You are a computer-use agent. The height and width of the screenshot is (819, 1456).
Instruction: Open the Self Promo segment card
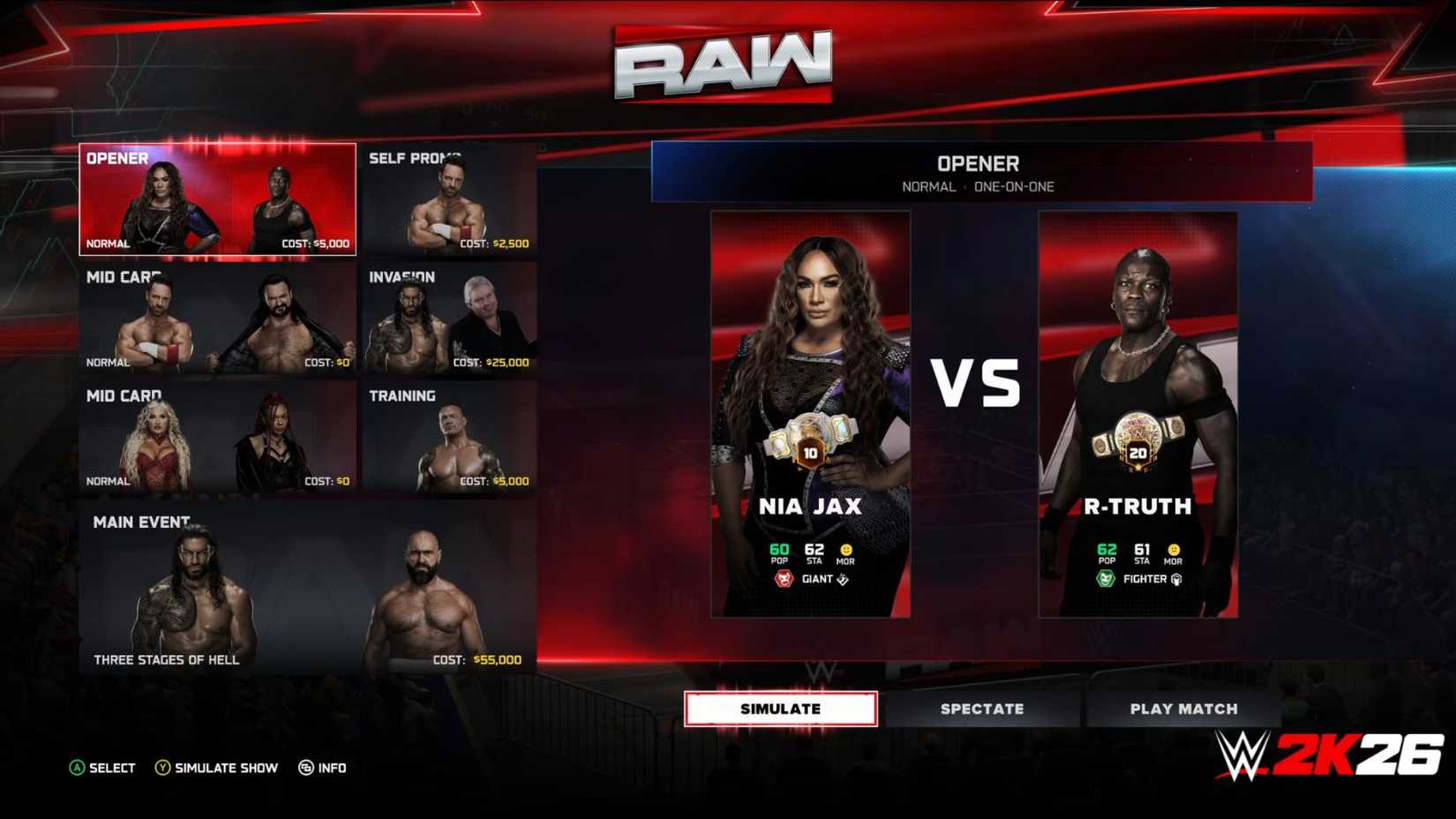tap(450, 199)
